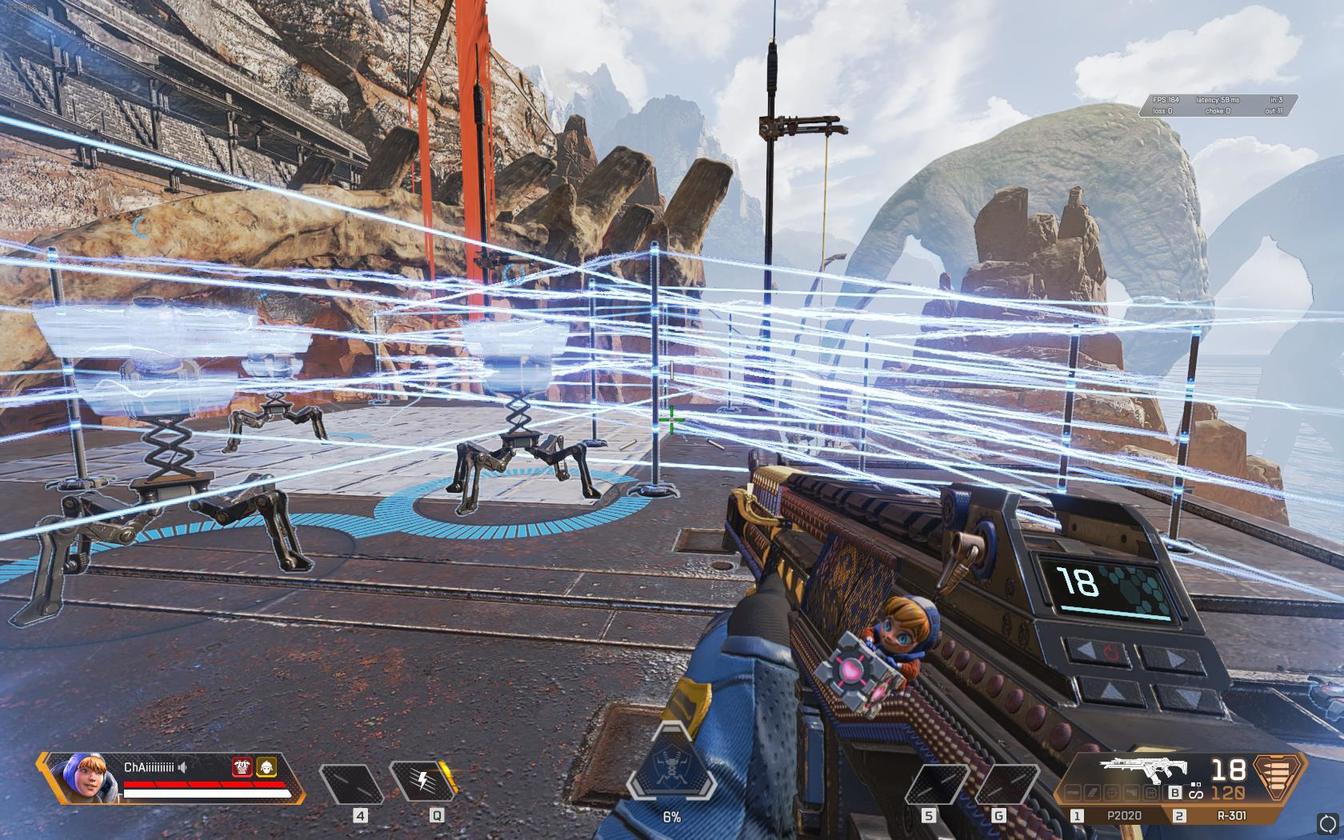This screenshot has width=1344, height=840.
Task: Click the performance stats overlay panel
Action: tap(1217, 105)
